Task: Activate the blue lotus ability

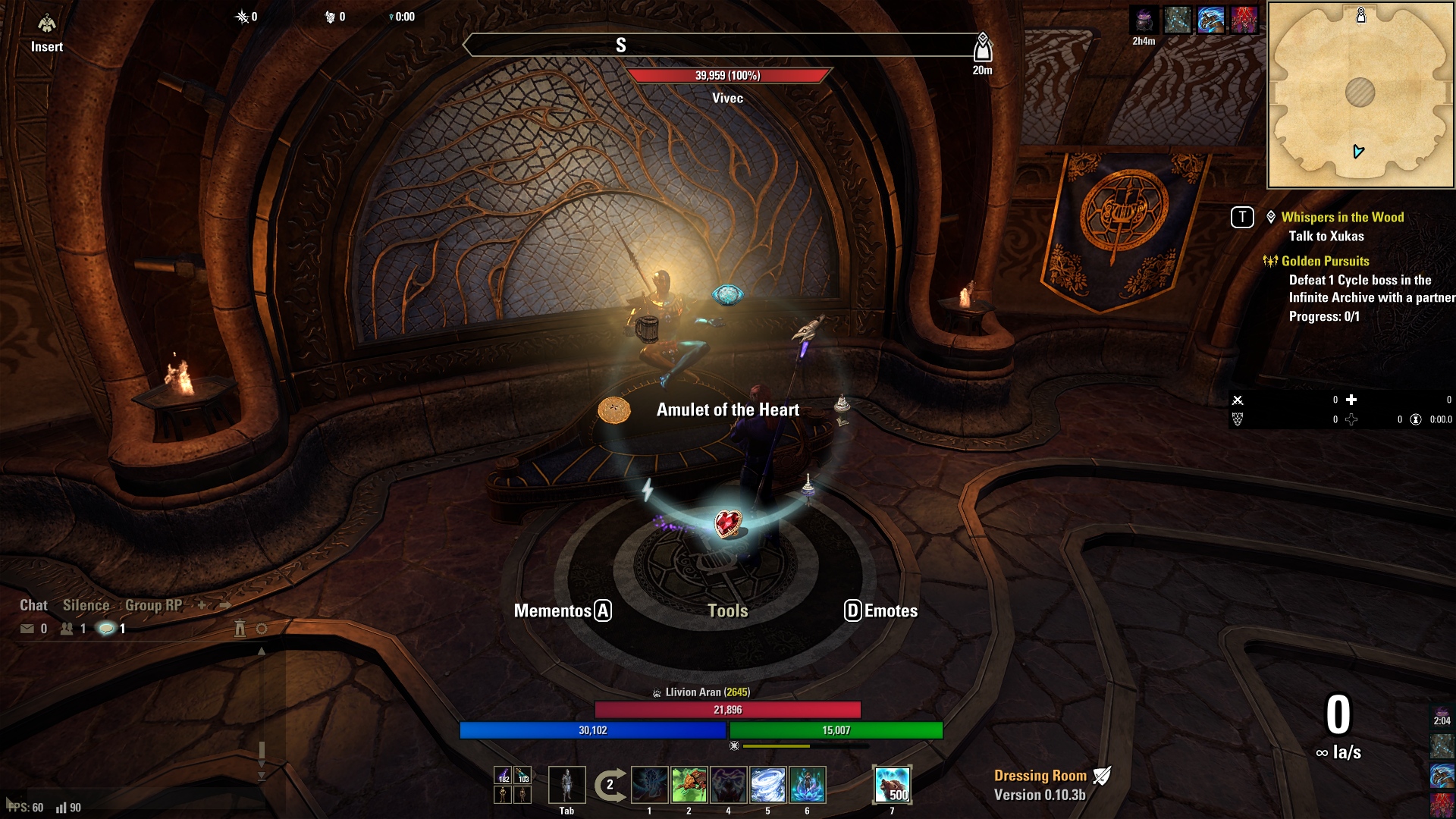Action: click(807, 785)
